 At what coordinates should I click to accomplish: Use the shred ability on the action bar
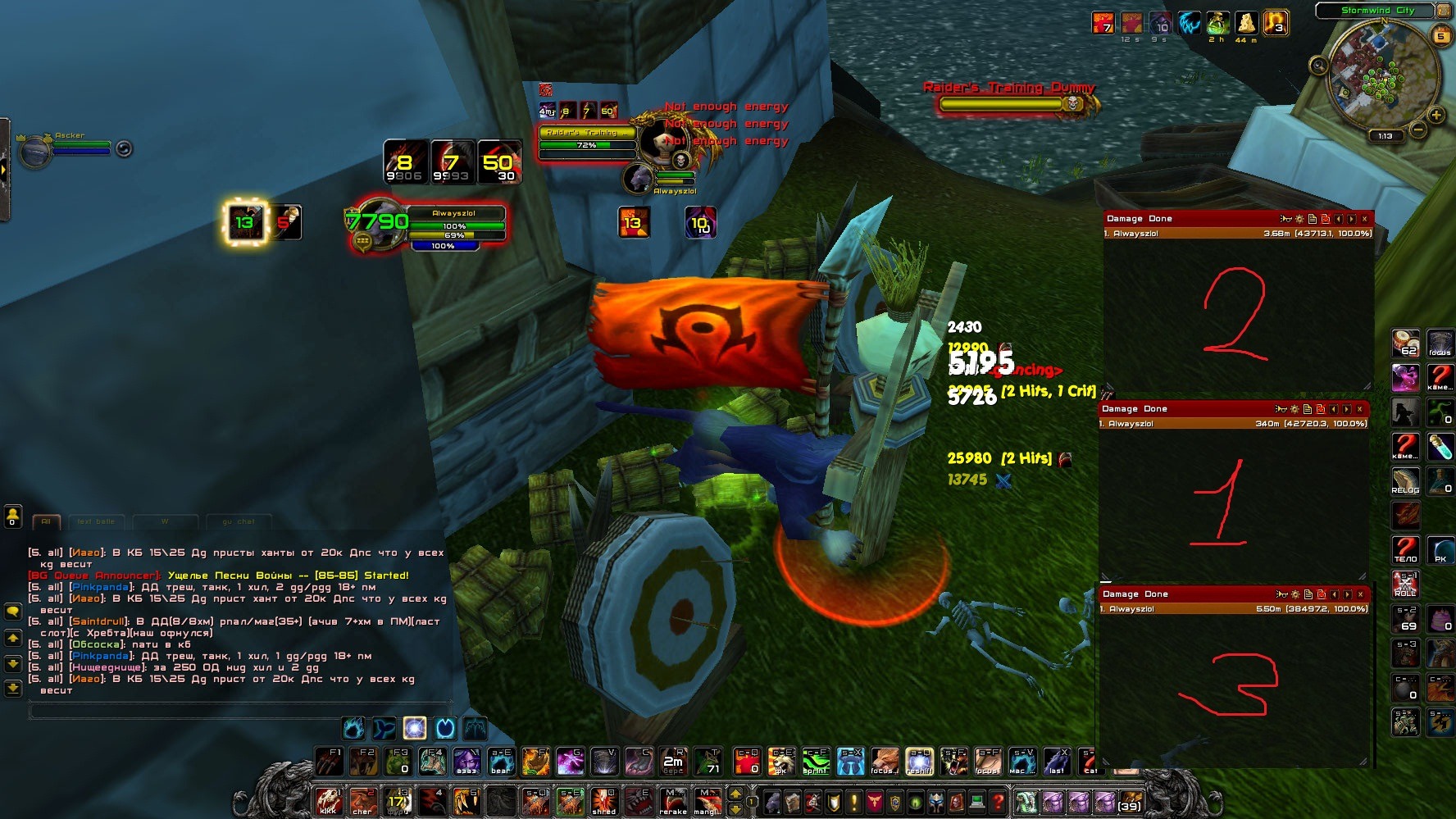coord(604,801)
